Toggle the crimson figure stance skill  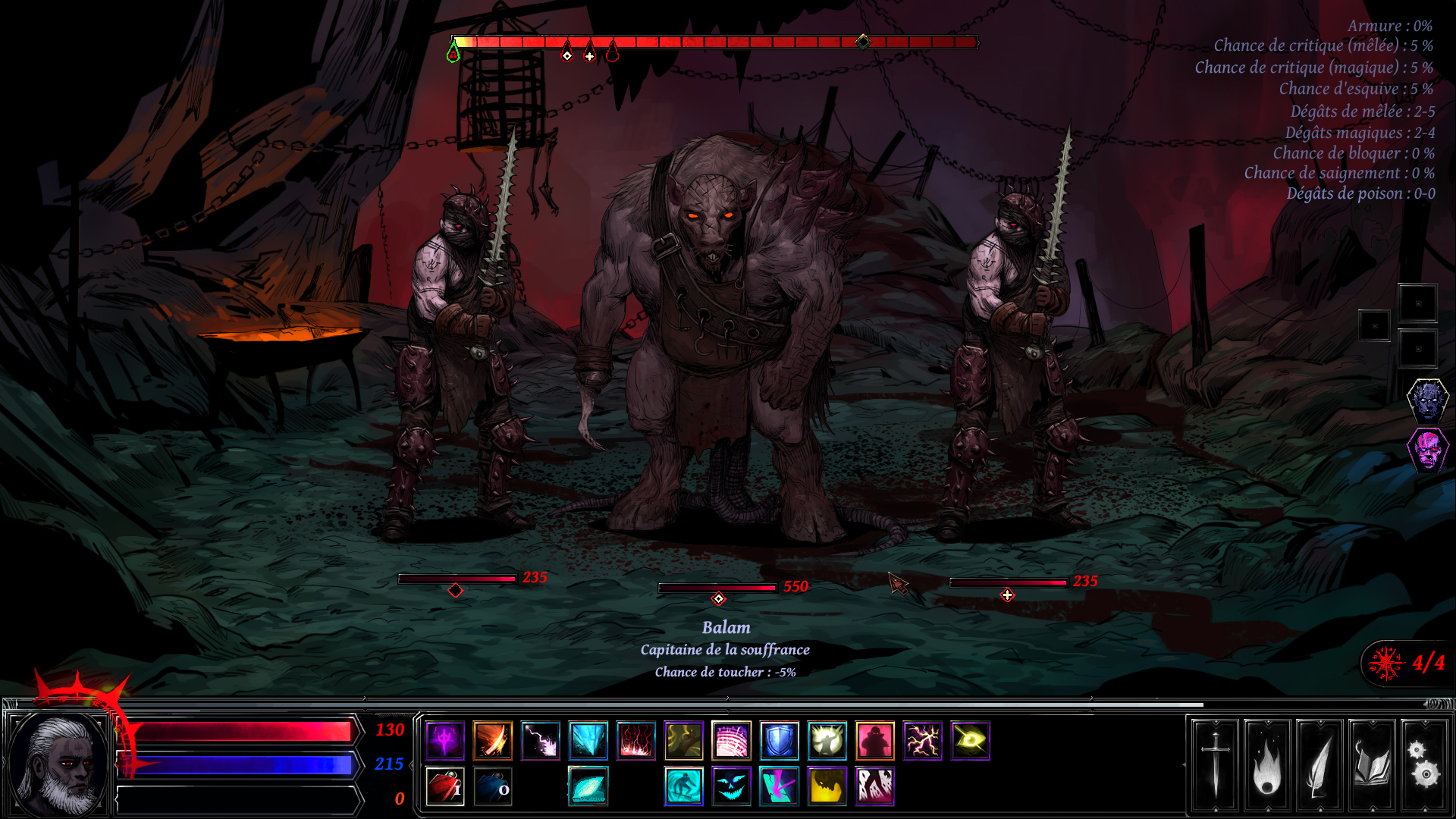876,742
